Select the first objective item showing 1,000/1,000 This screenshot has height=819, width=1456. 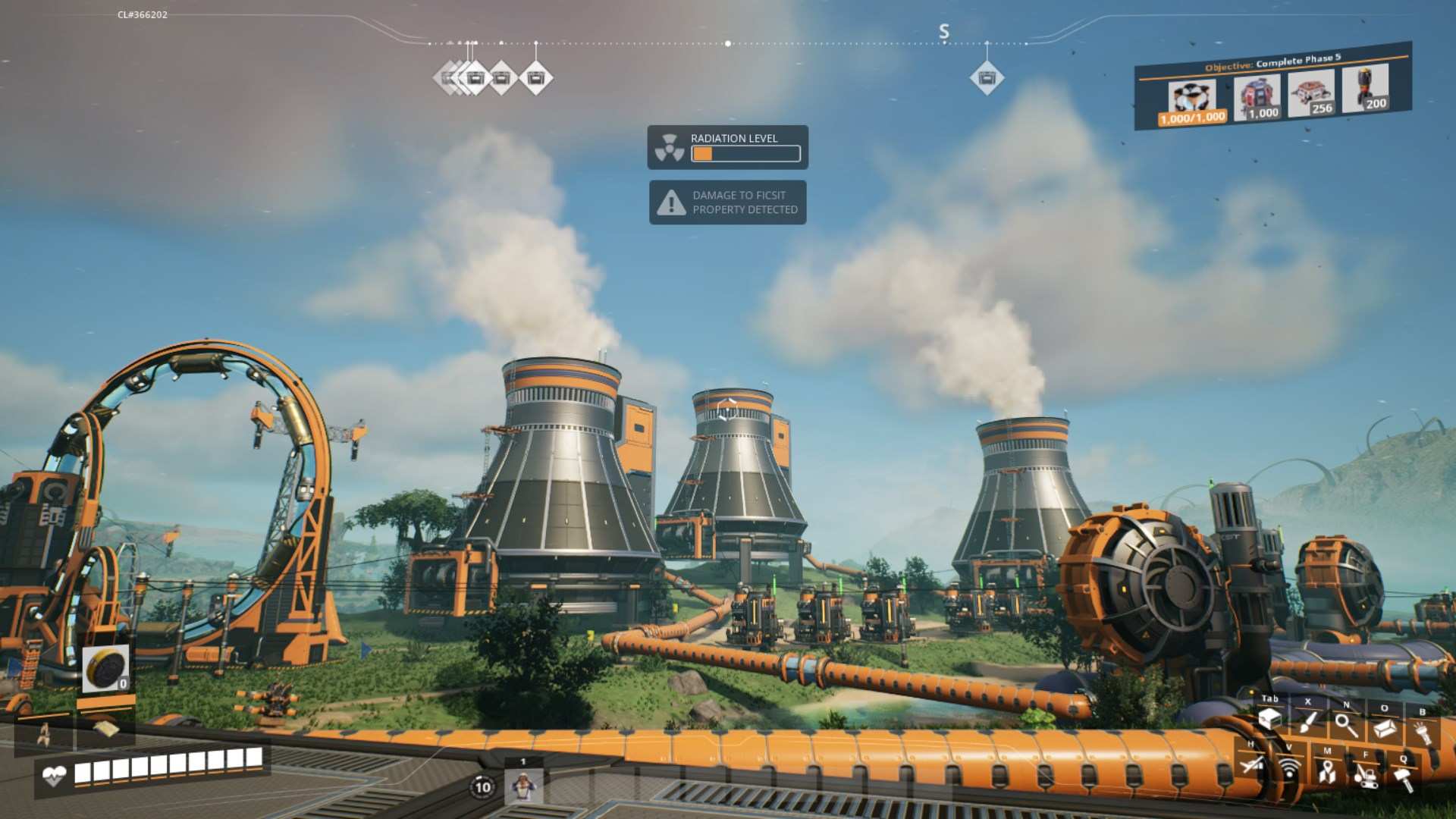point(1191,96)
